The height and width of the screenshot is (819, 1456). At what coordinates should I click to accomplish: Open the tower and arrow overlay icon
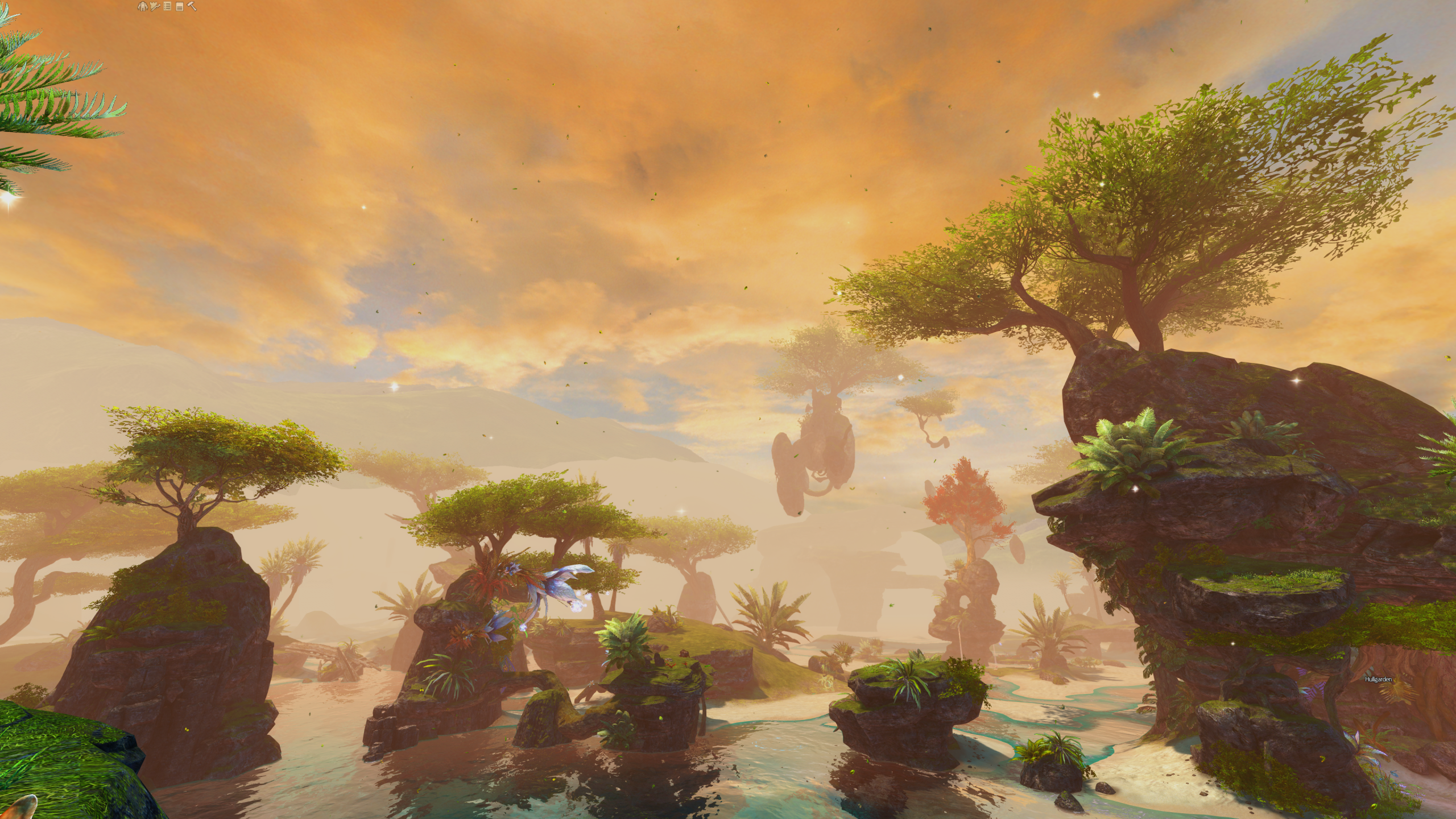coord(155,7)
